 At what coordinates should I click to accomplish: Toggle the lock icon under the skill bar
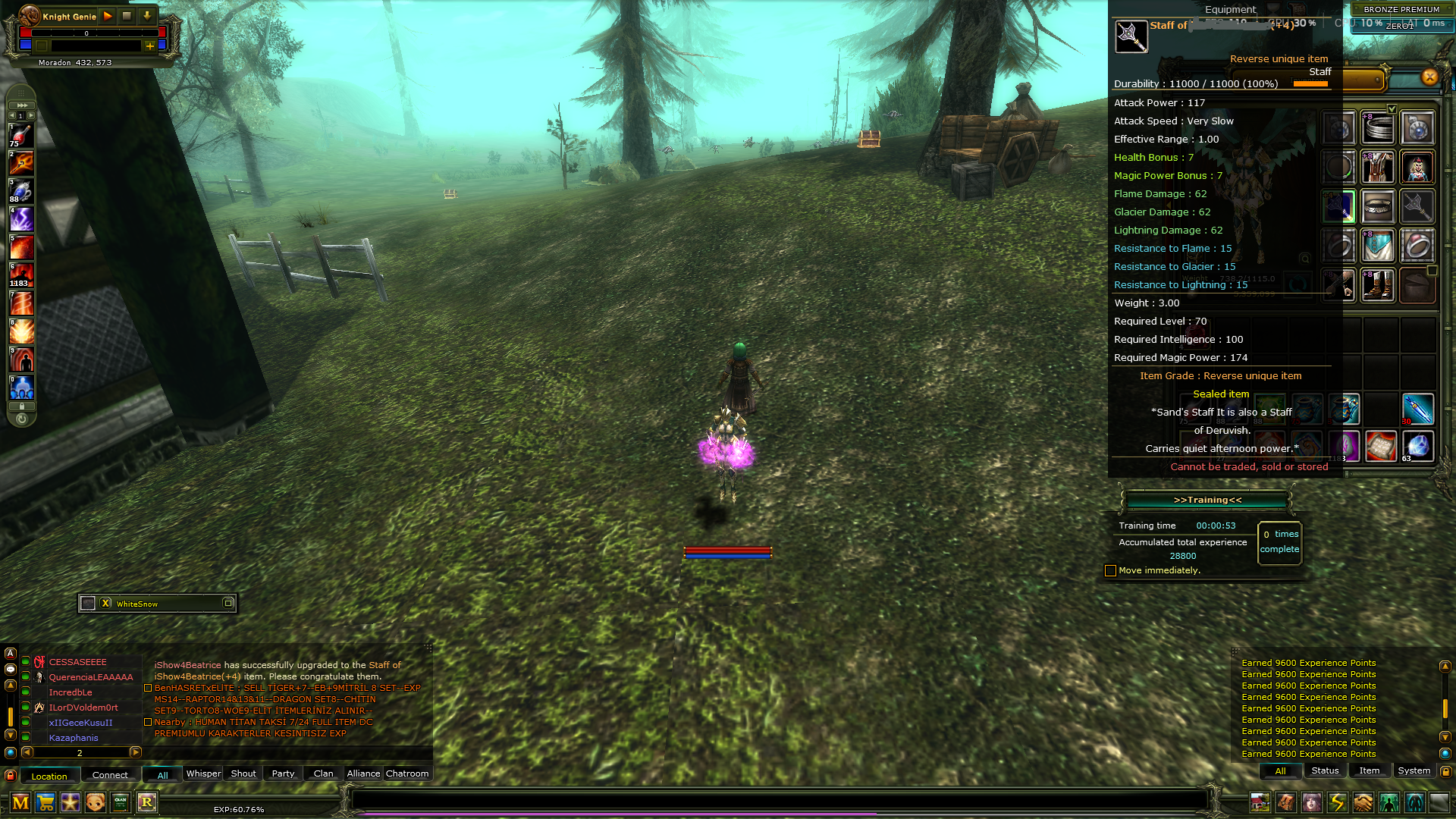[x=22, y=406]
